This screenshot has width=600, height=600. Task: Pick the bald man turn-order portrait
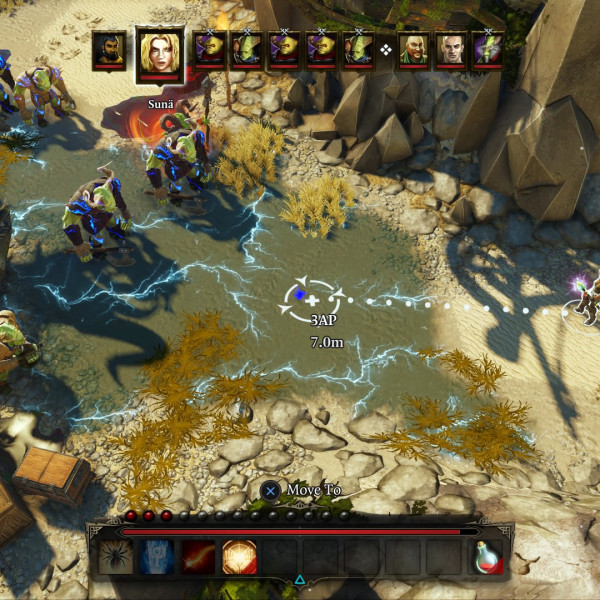pos(451,49)
